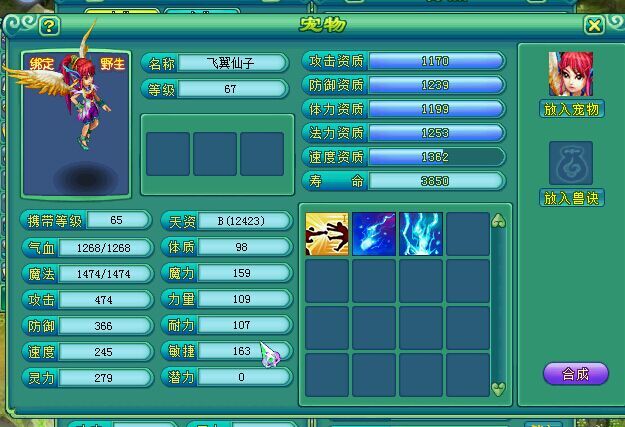Click the pet name field 飞翼仙子
This screenshot has height=427, width=625.
pos(229,63)
